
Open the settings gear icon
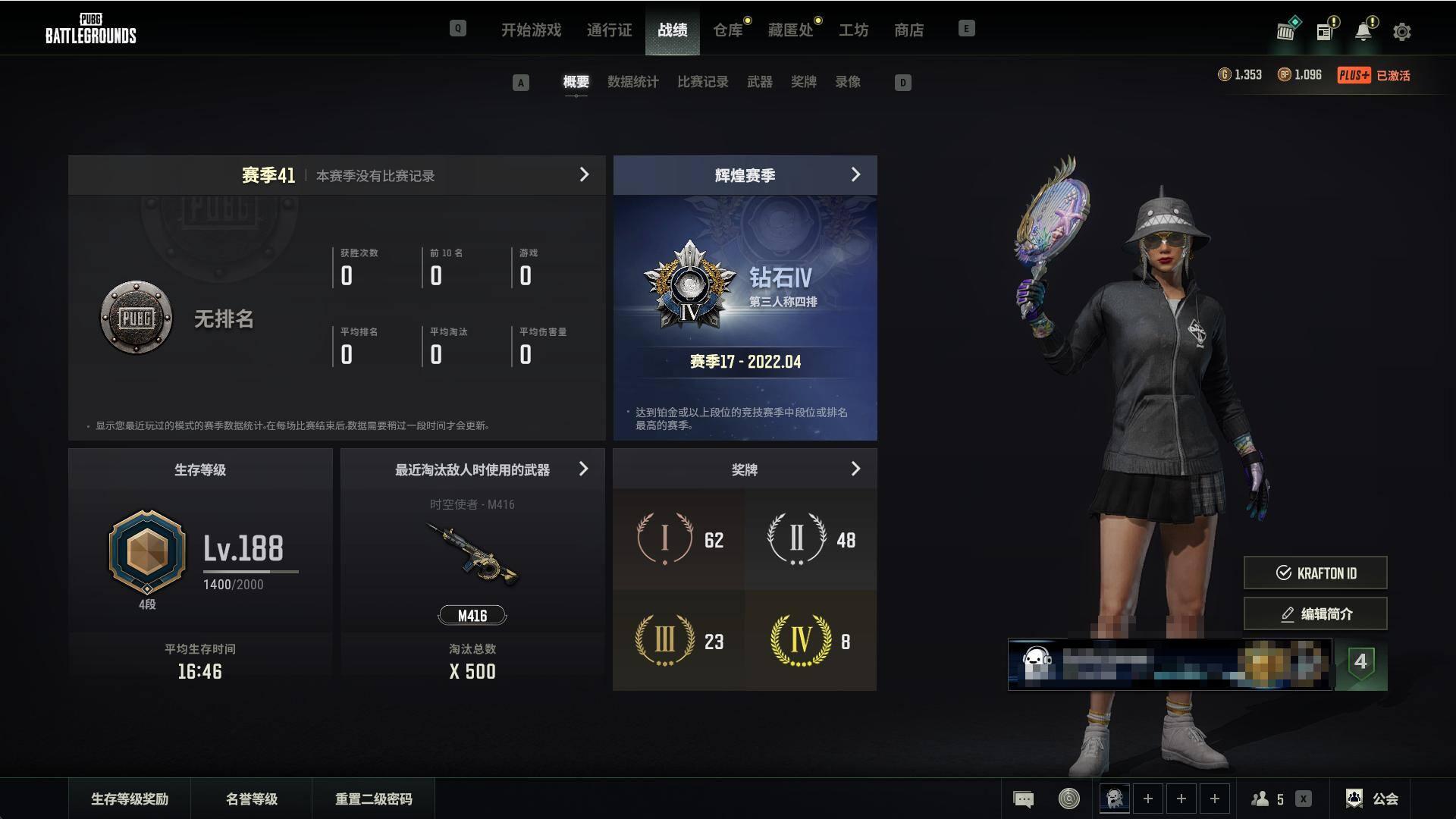click(x=1401, y=32)
